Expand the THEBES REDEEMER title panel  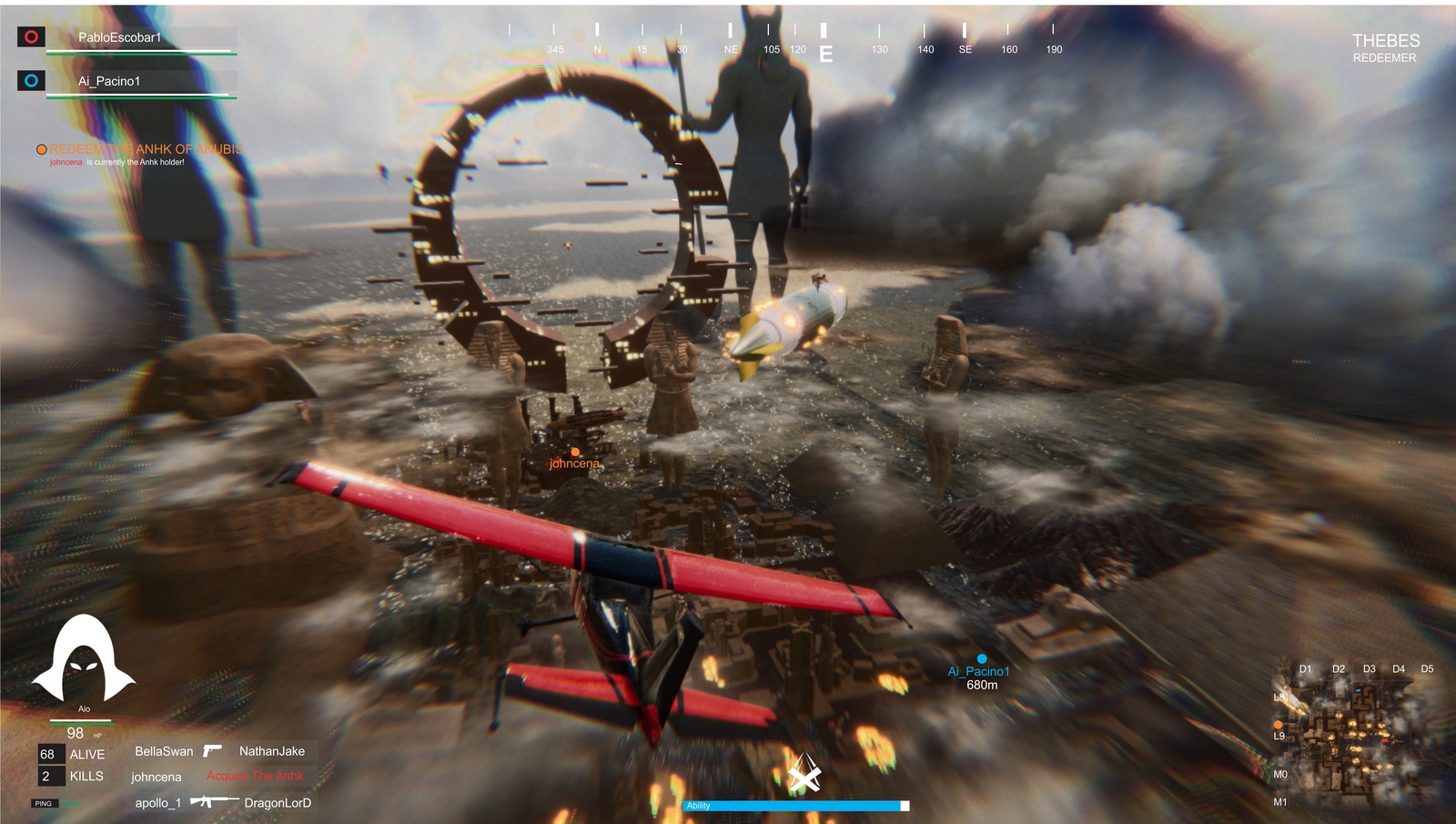coord(1386,47)
